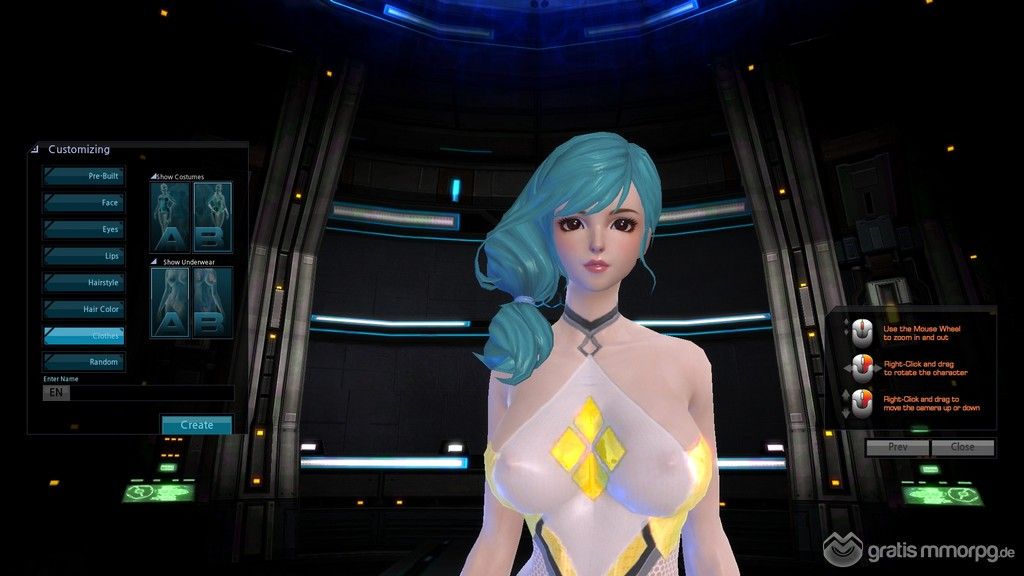Select costume thumbnail B under Show Costumes
This screenshot has height=576, width=1024.
tap(212, 217)
